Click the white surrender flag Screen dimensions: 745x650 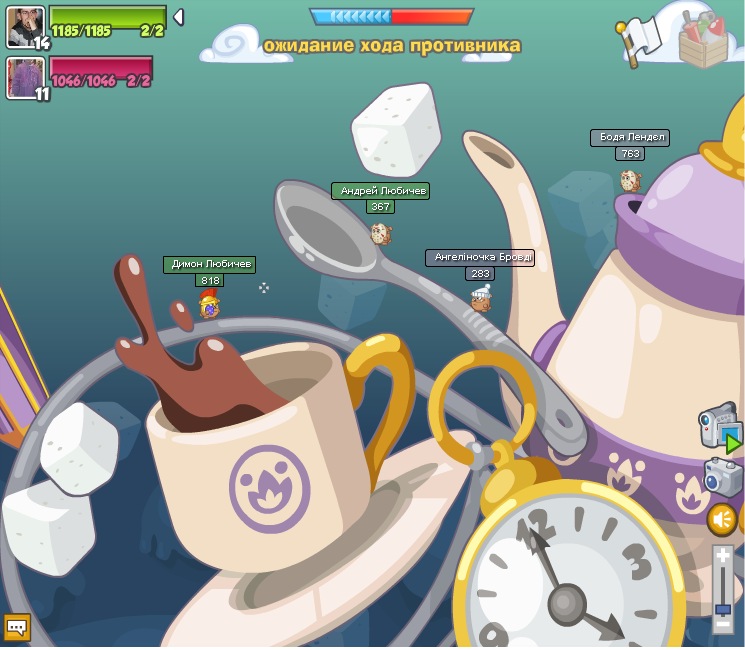click(x=640, y=40)
